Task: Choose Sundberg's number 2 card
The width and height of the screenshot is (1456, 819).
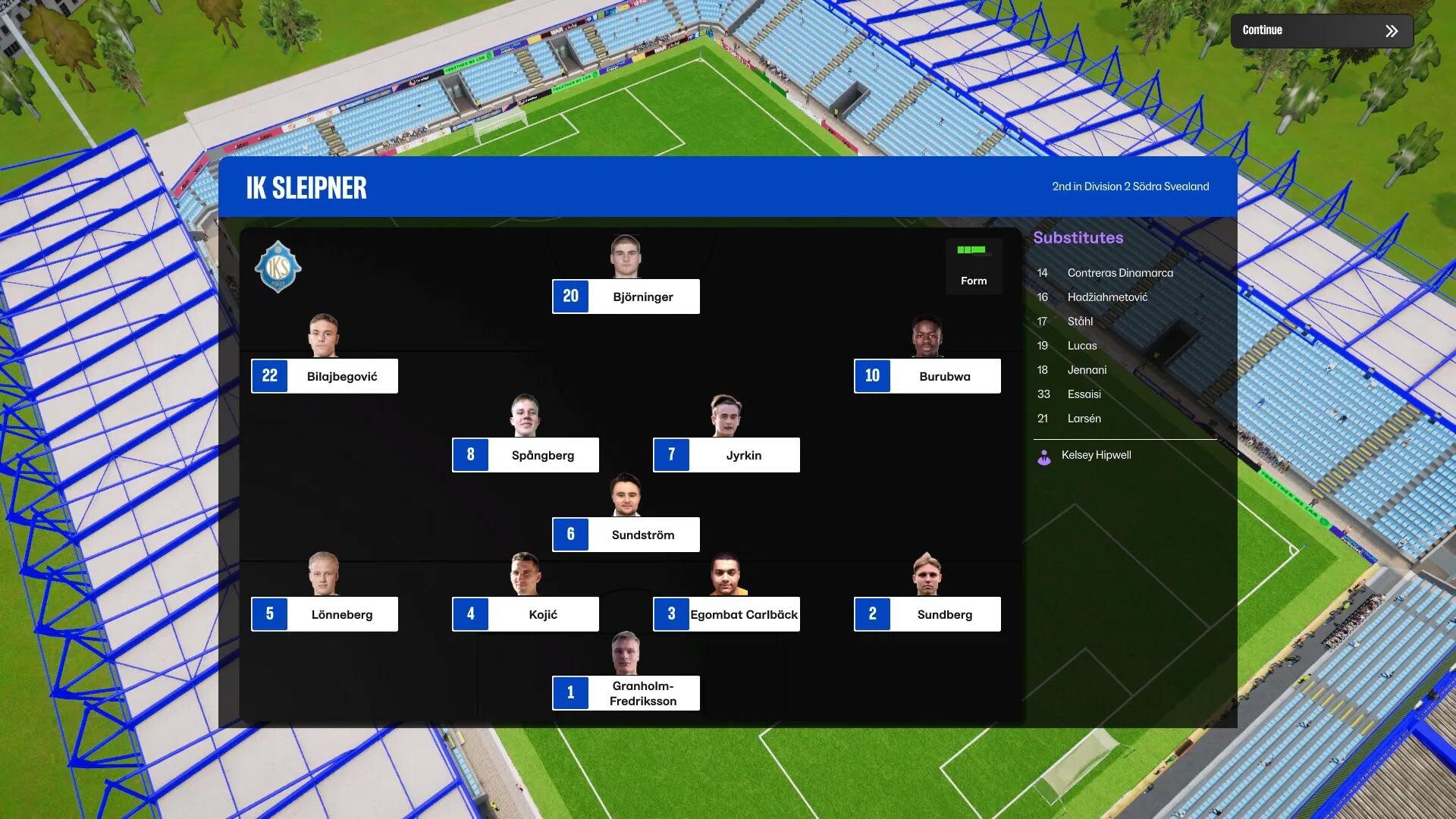Action: (927, 614)
